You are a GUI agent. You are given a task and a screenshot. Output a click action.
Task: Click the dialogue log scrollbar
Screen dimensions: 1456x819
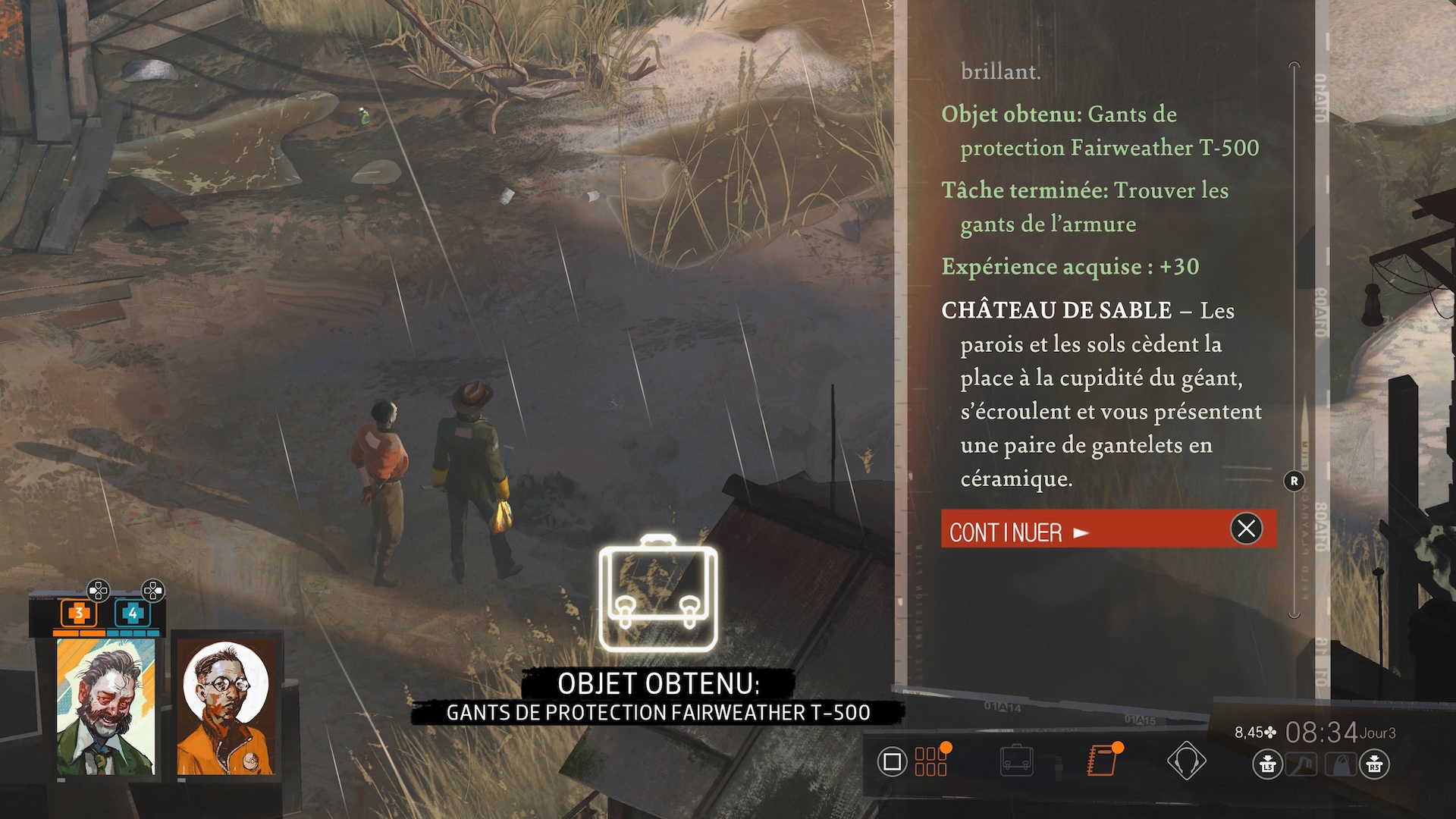1294,341
